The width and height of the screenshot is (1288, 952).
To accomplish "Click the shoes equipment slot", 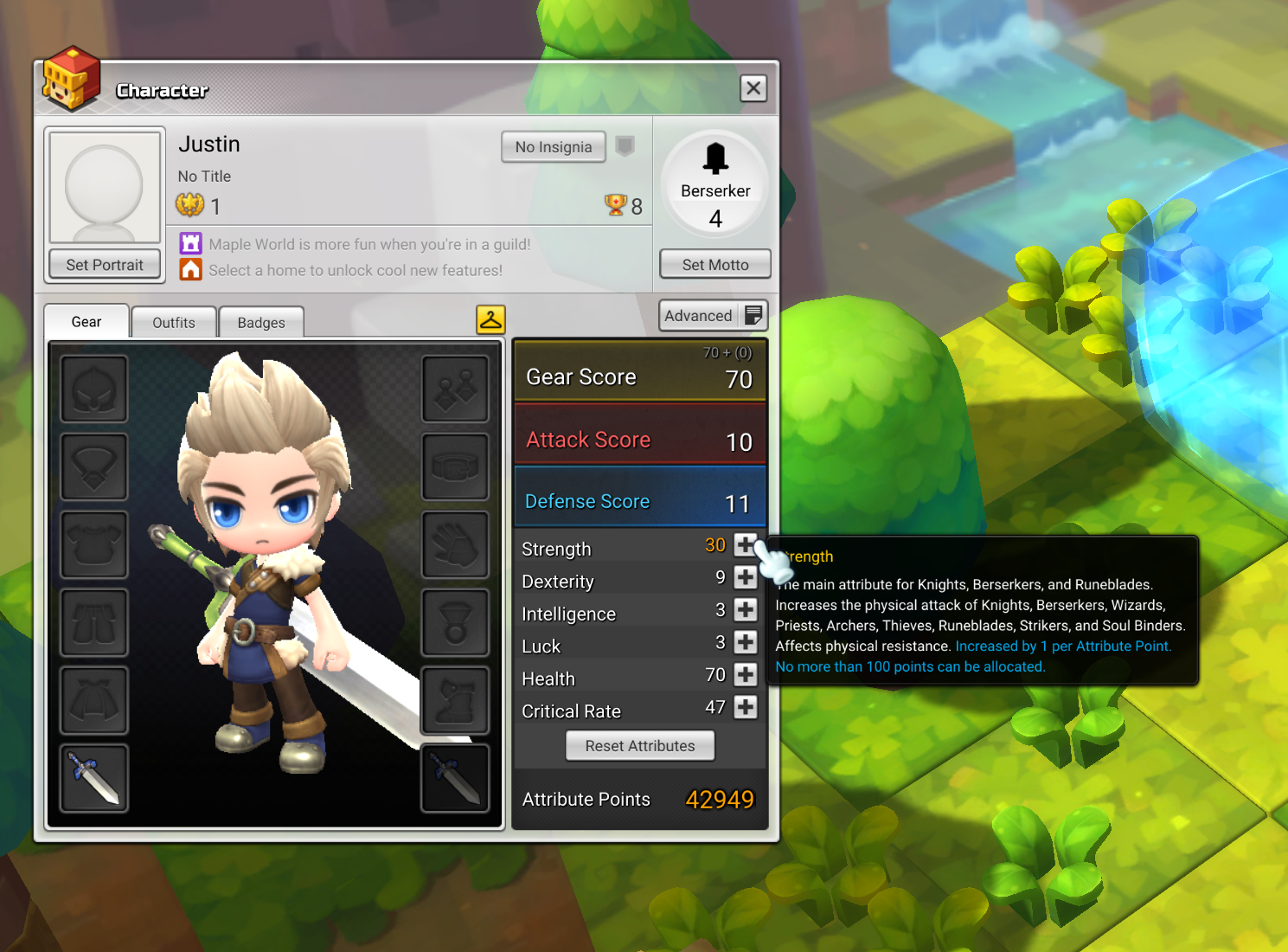I will pyautogui.click(x=455, y=700).
